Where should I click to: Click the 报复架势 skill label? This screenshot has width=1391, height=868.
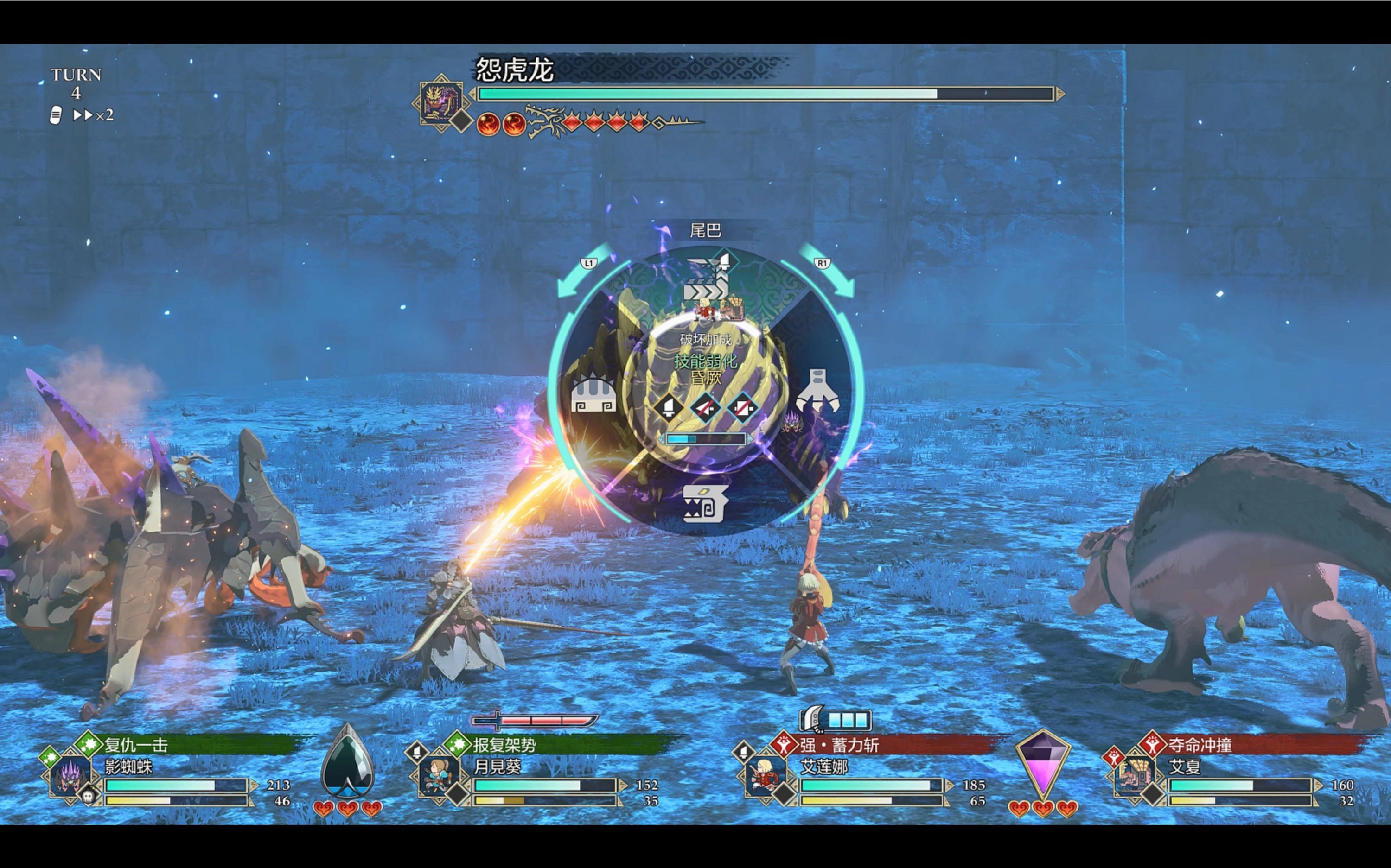click(x=504, y=745)
